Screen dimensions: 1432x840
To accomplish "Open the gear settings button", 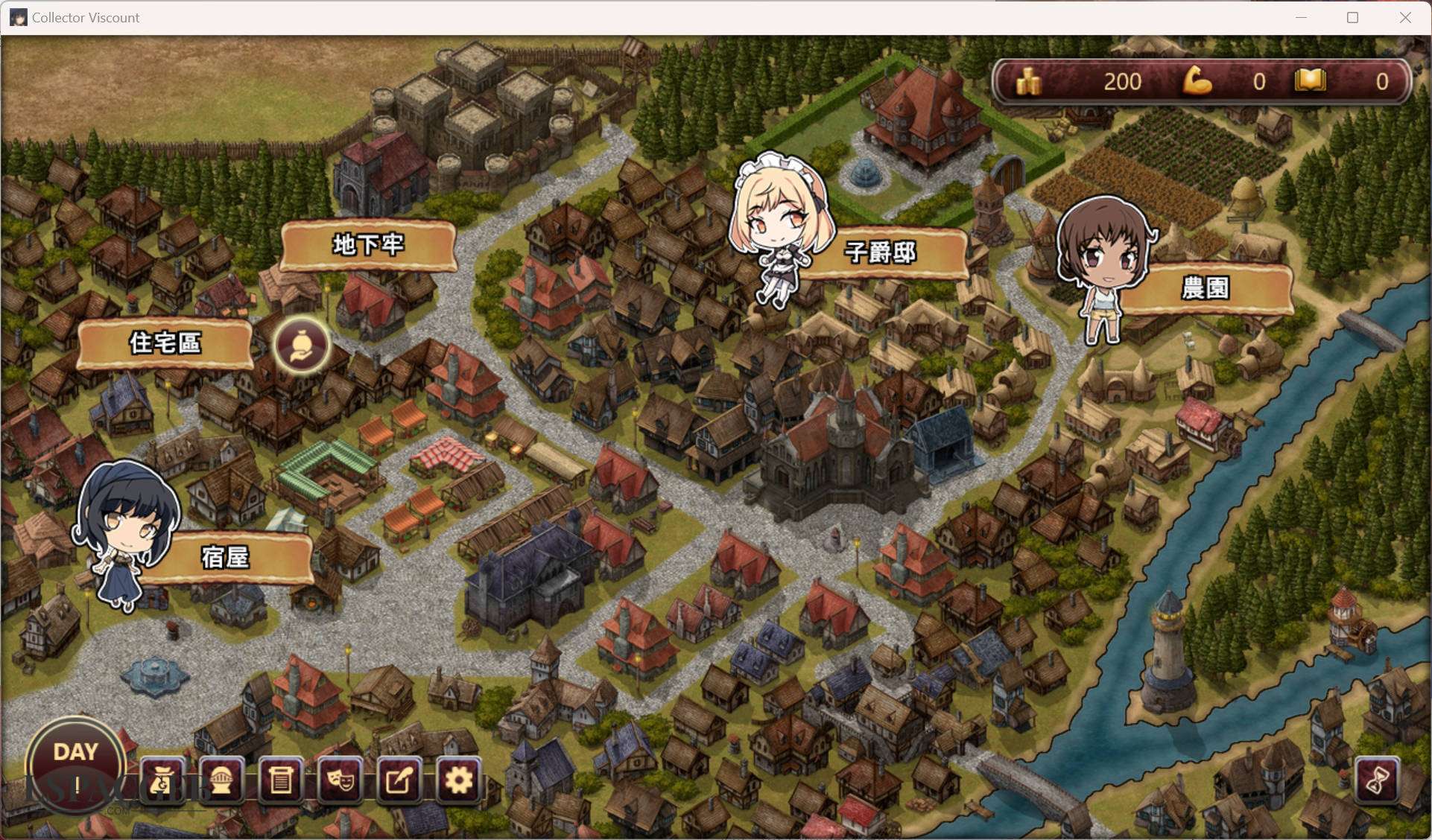I will click(458, 780).
